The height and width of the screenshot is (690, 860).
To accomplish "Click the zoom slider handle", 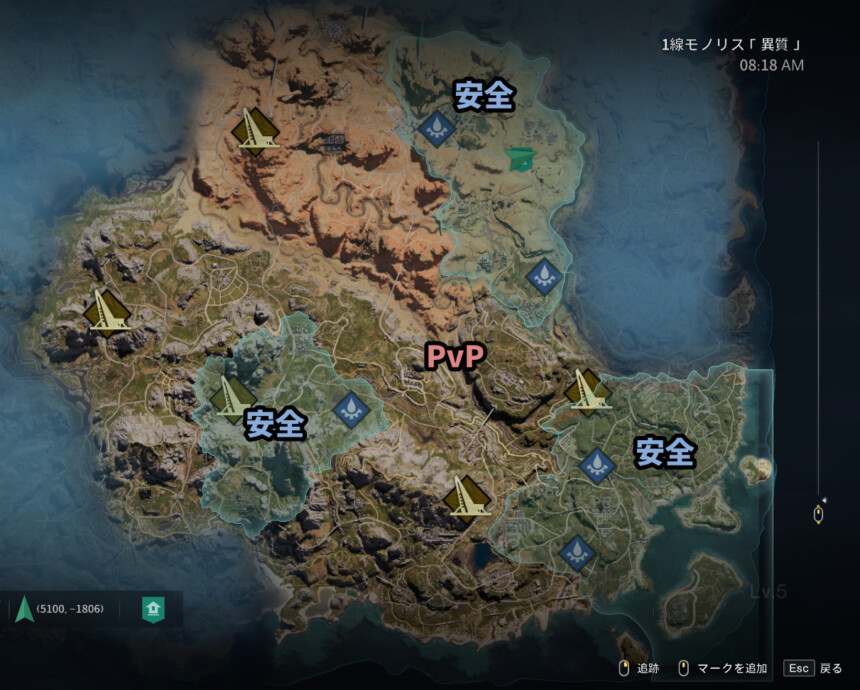I will click(x=818, y=514).
